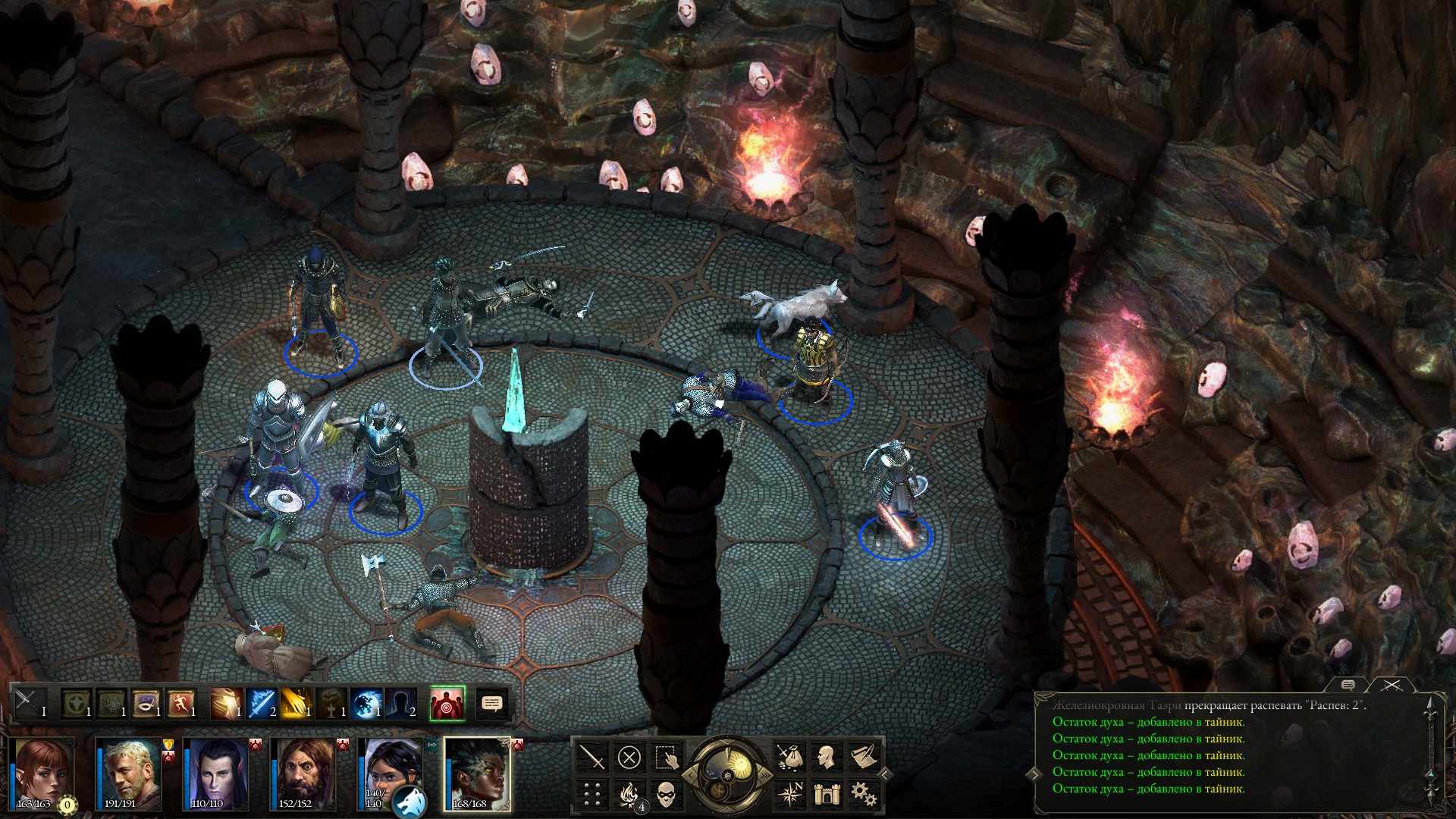Open the inventory loot bag button

(x=789, y=757)
